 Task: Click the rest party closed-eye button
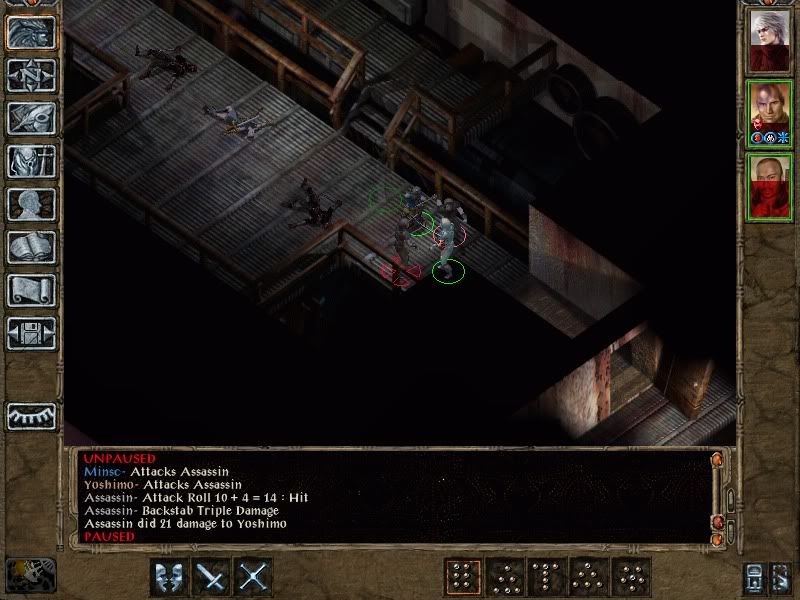click(31, 415)
